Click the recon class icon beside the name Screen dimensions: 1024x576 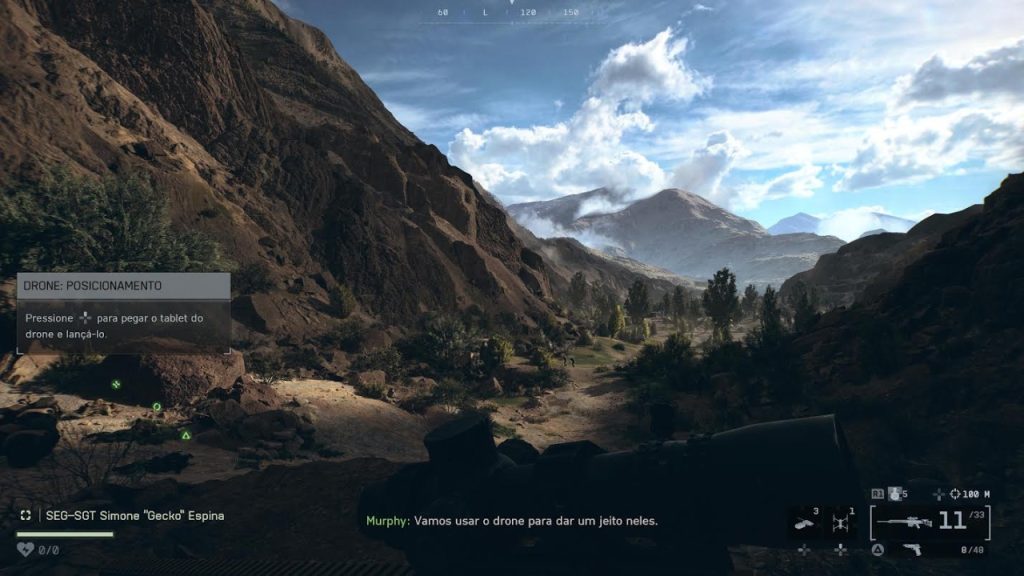click(25, 515)
